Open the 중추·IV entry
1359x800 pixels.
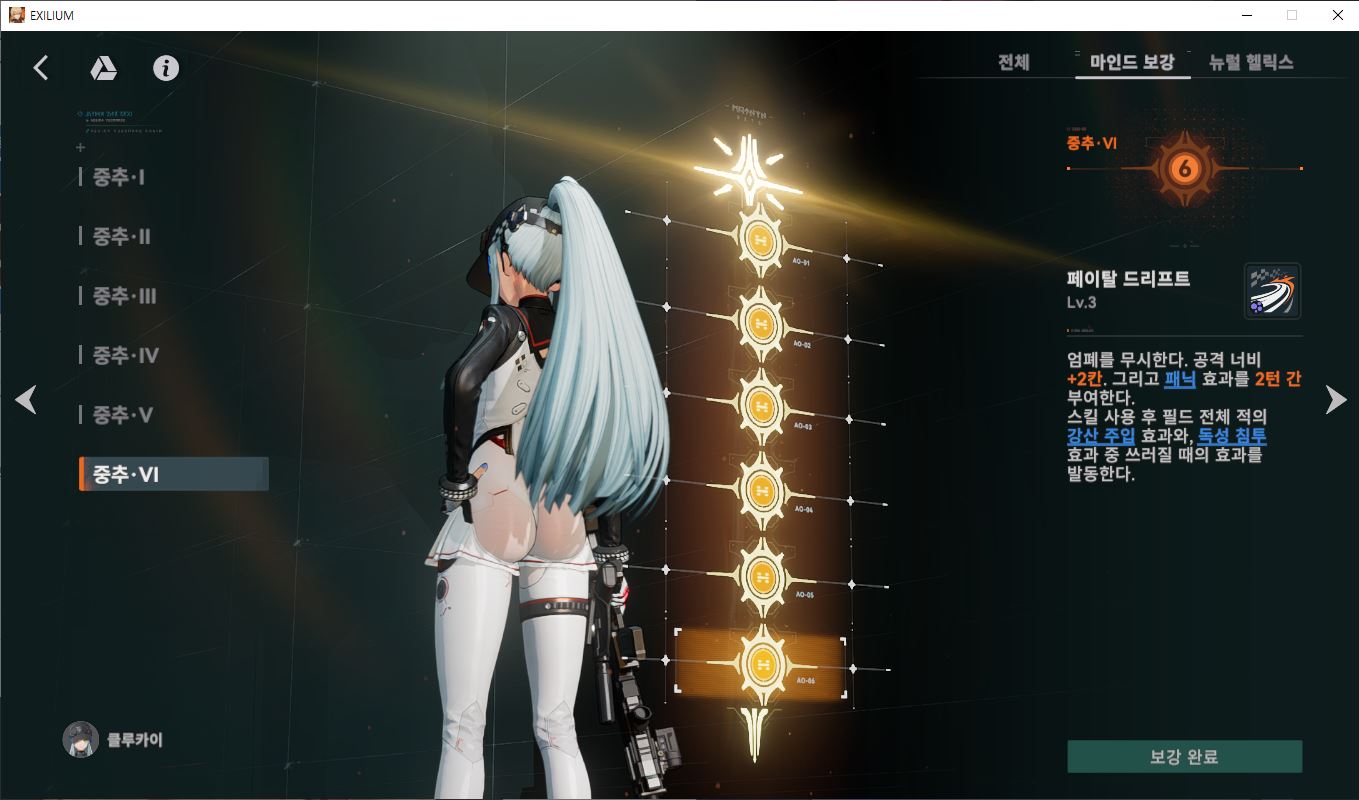(x=126, y=356)
